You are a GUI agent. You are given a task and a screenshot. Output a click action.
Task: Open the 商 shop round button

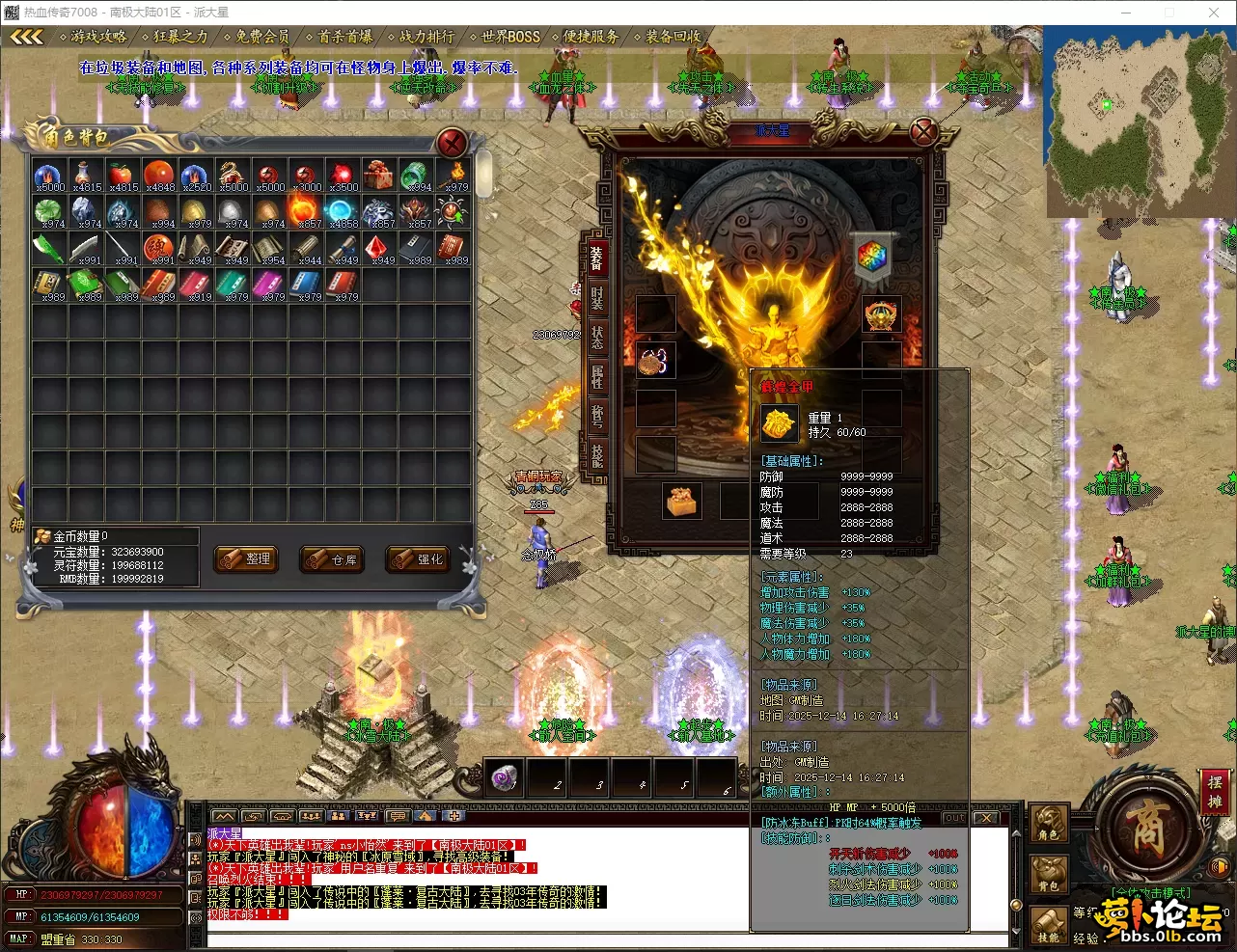click(x=1147, y=829)
